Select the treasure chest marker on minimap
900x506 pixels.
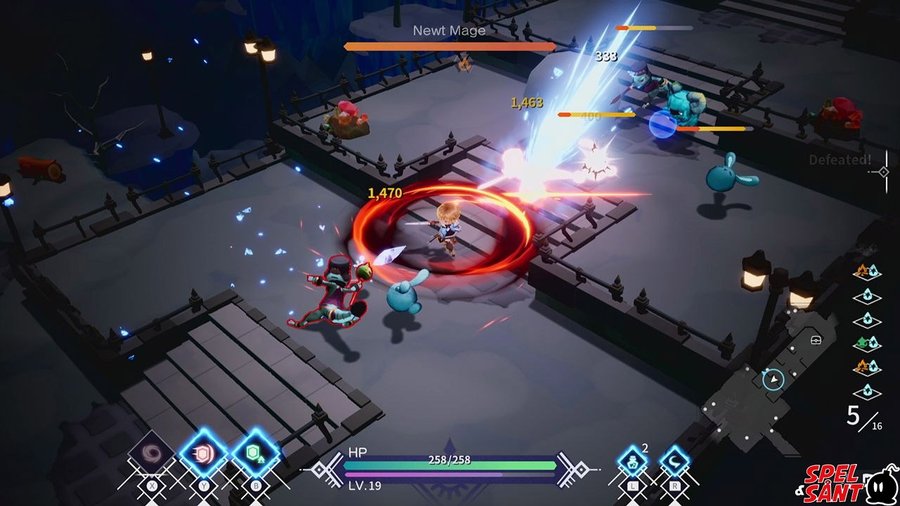(816, 340)
